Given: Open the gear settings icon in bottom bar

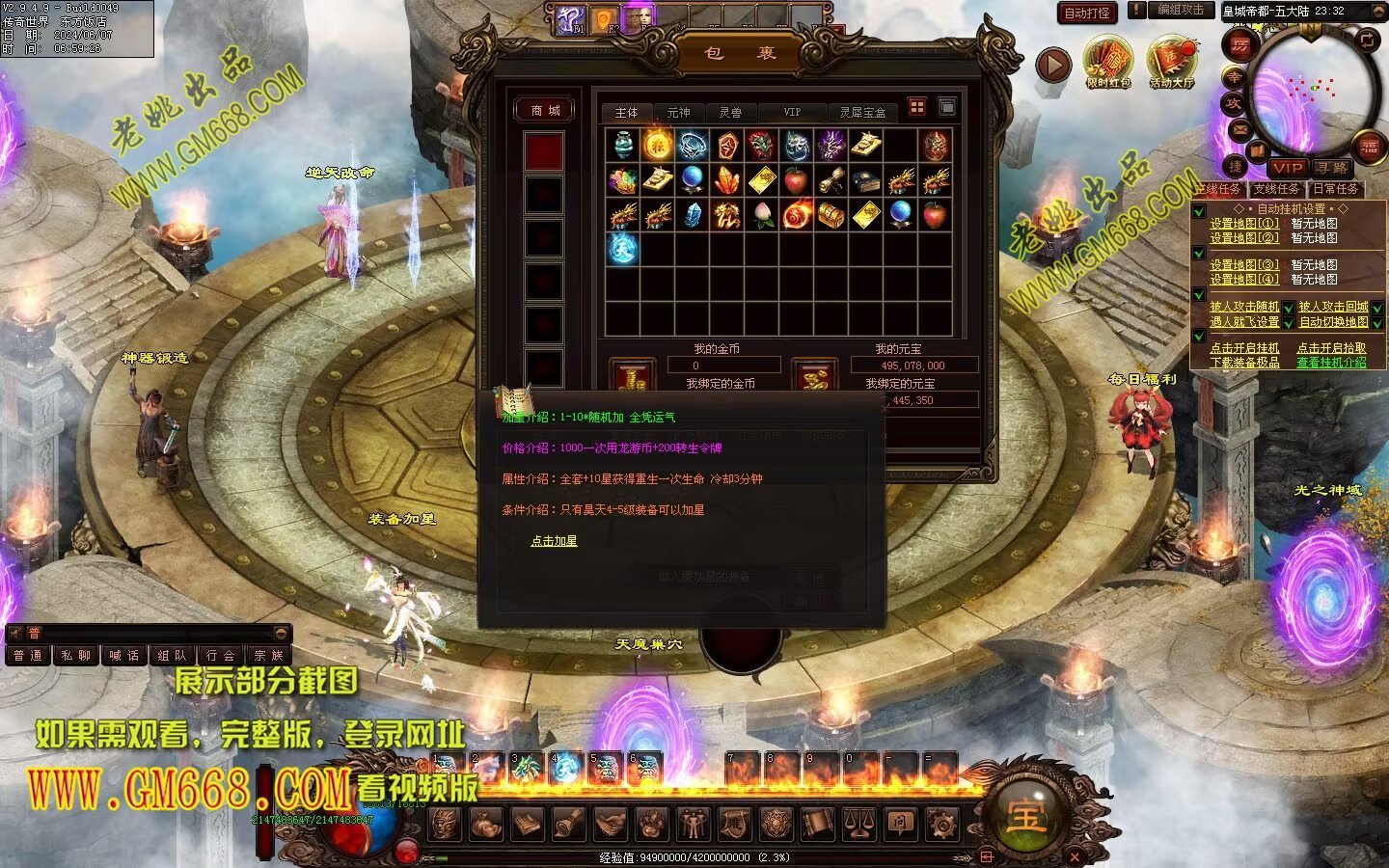Looking at the screenshot, I should point(941,825).
